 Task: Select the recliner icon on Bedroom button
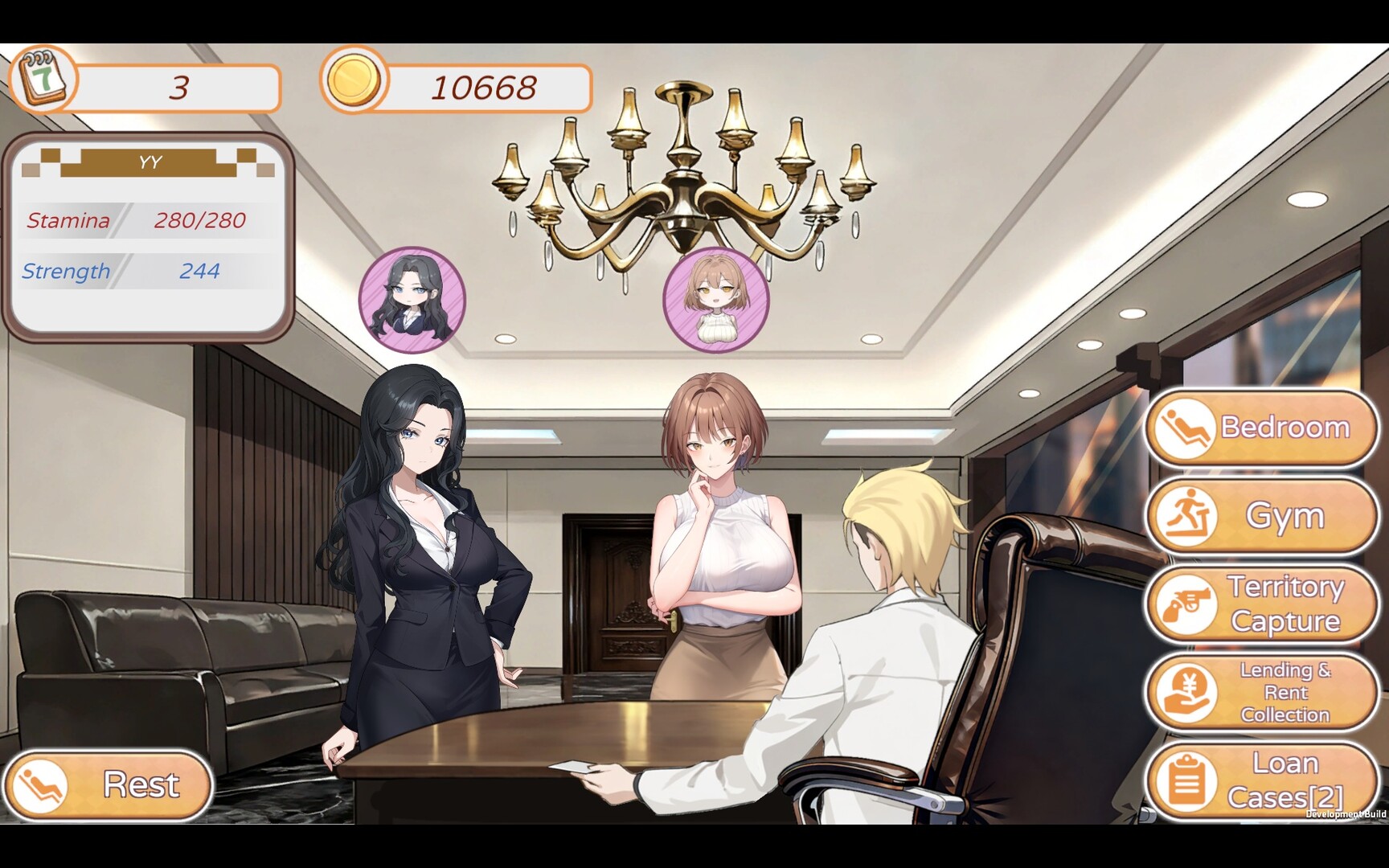(1186, 428)
